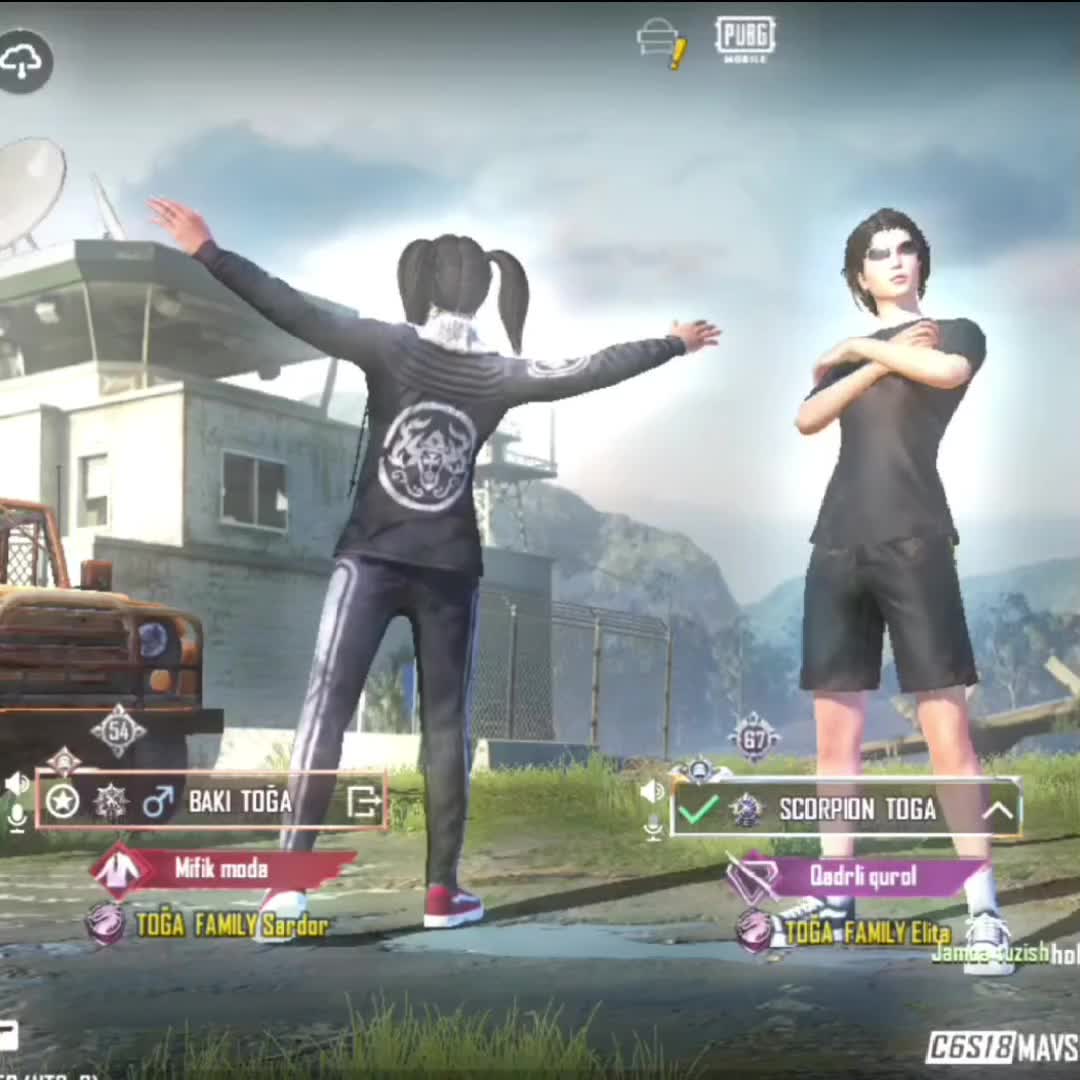Toggle the speaker icon beside BAKI TOĞA
This screenshot has width=1080, height=1080.
click(16, 782)
